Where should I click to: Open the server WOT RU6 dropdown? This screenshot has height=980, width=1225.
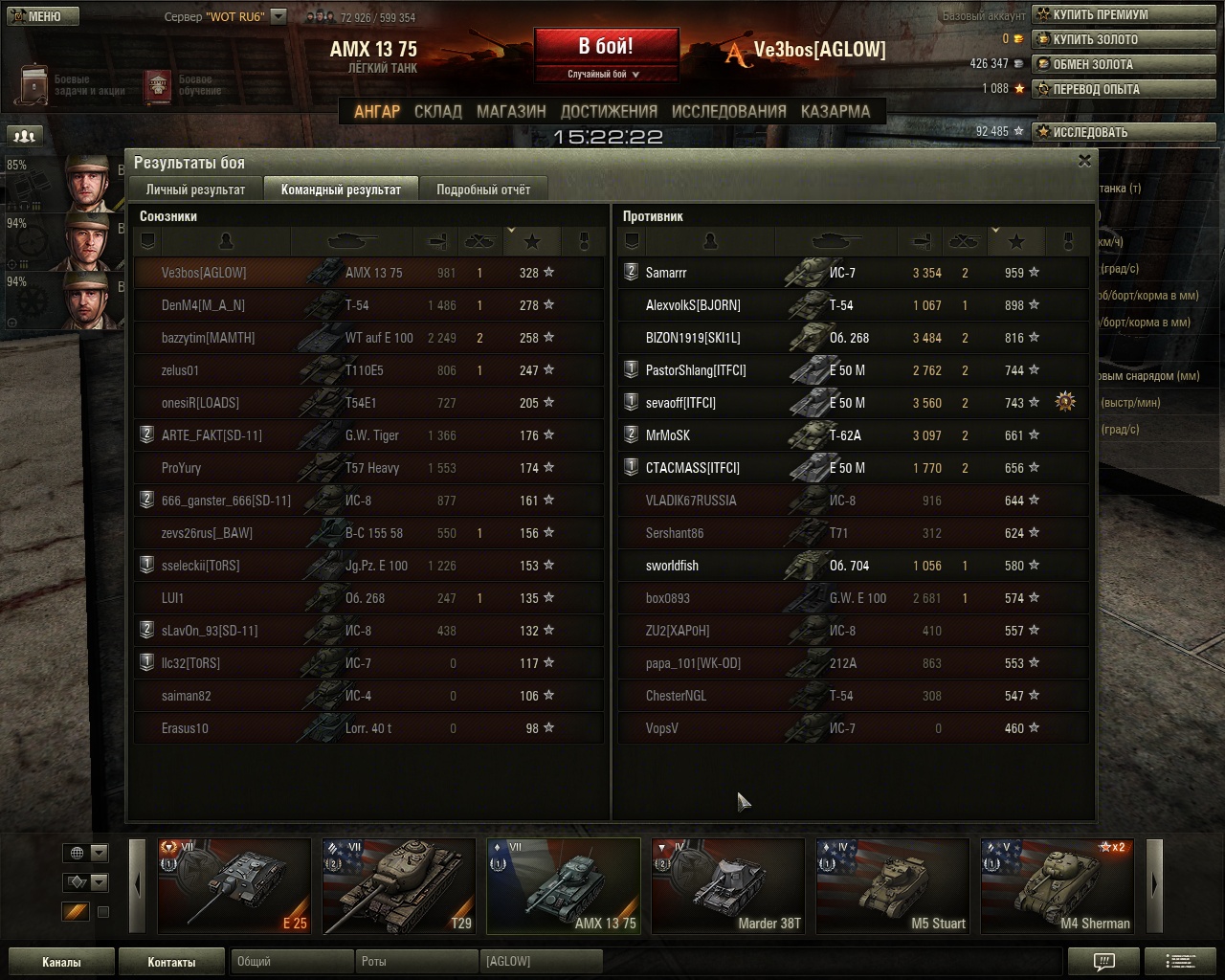point(278,16)
